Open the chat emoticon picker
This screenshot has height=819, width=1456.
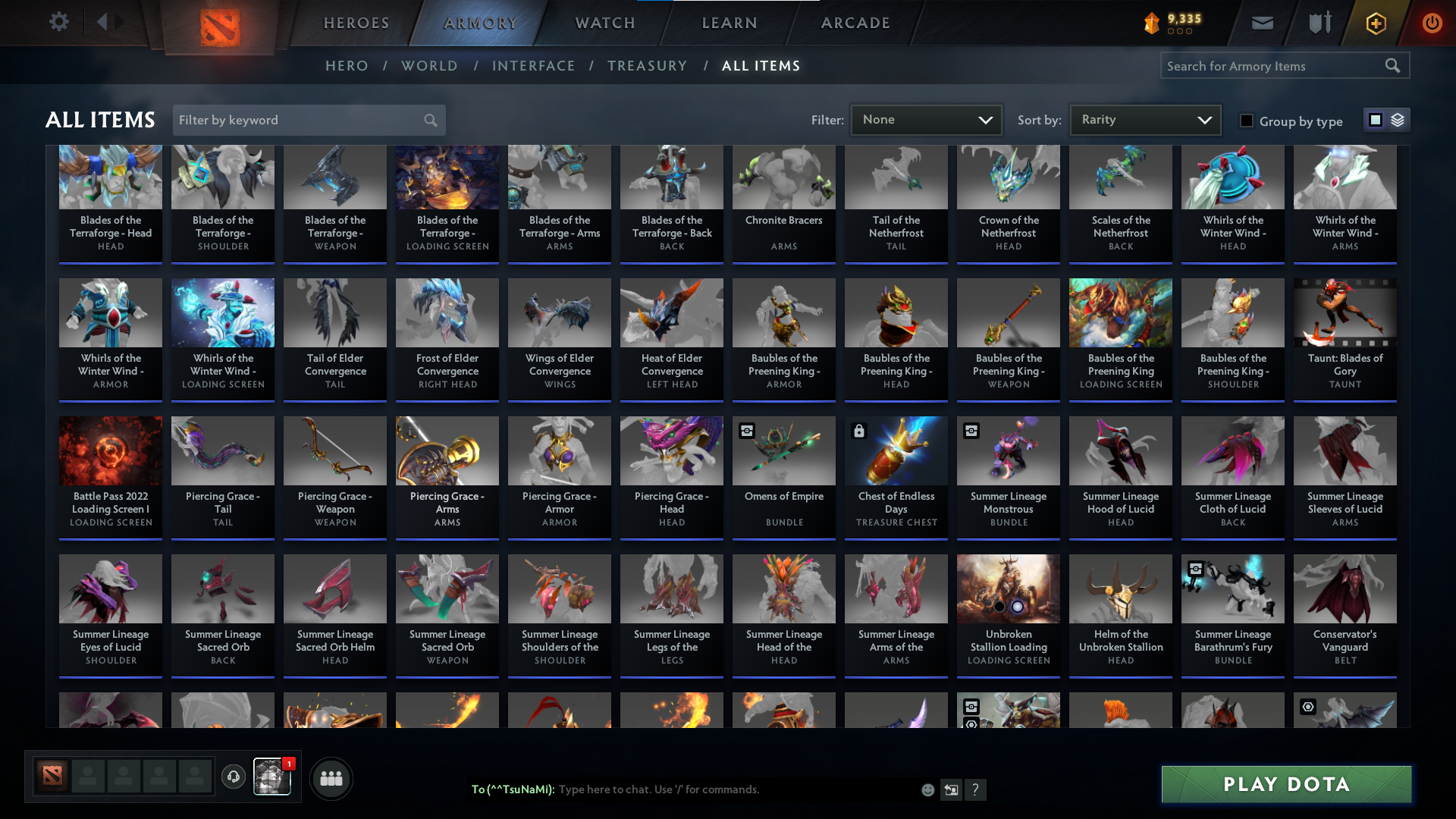(x=927, y=789)
